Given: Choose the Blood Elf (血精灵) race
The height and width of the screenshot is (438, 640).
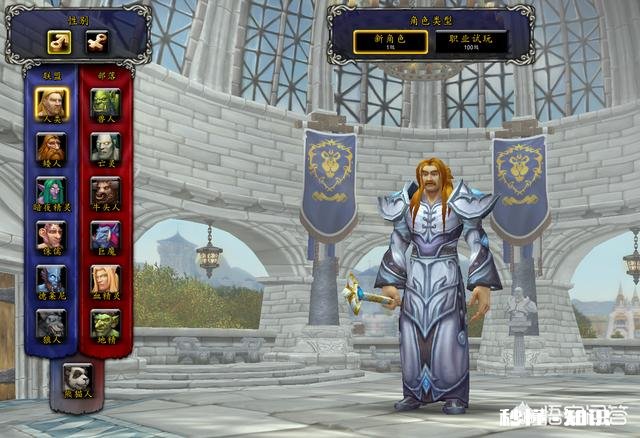Looking at the screenshot, I should pyautogui.click(x=105, y=279).
